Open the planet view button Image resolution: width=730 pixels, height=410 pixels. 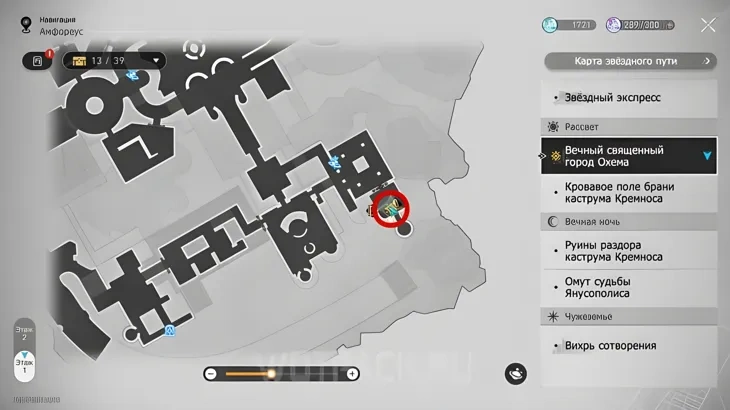point(517,372)
